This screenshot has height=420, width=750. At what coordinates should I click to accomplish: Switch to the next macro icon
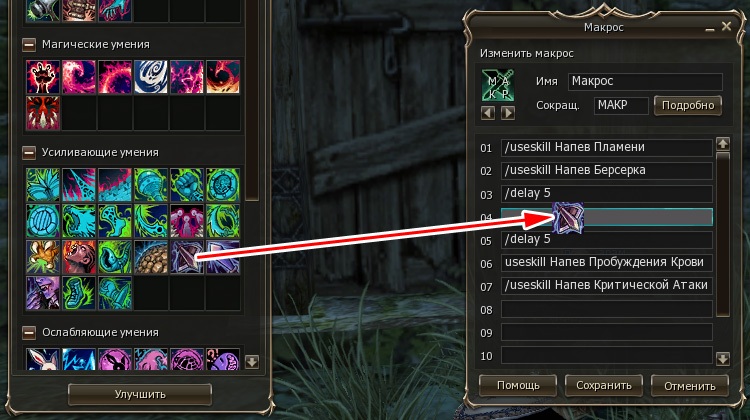point(507,112)
